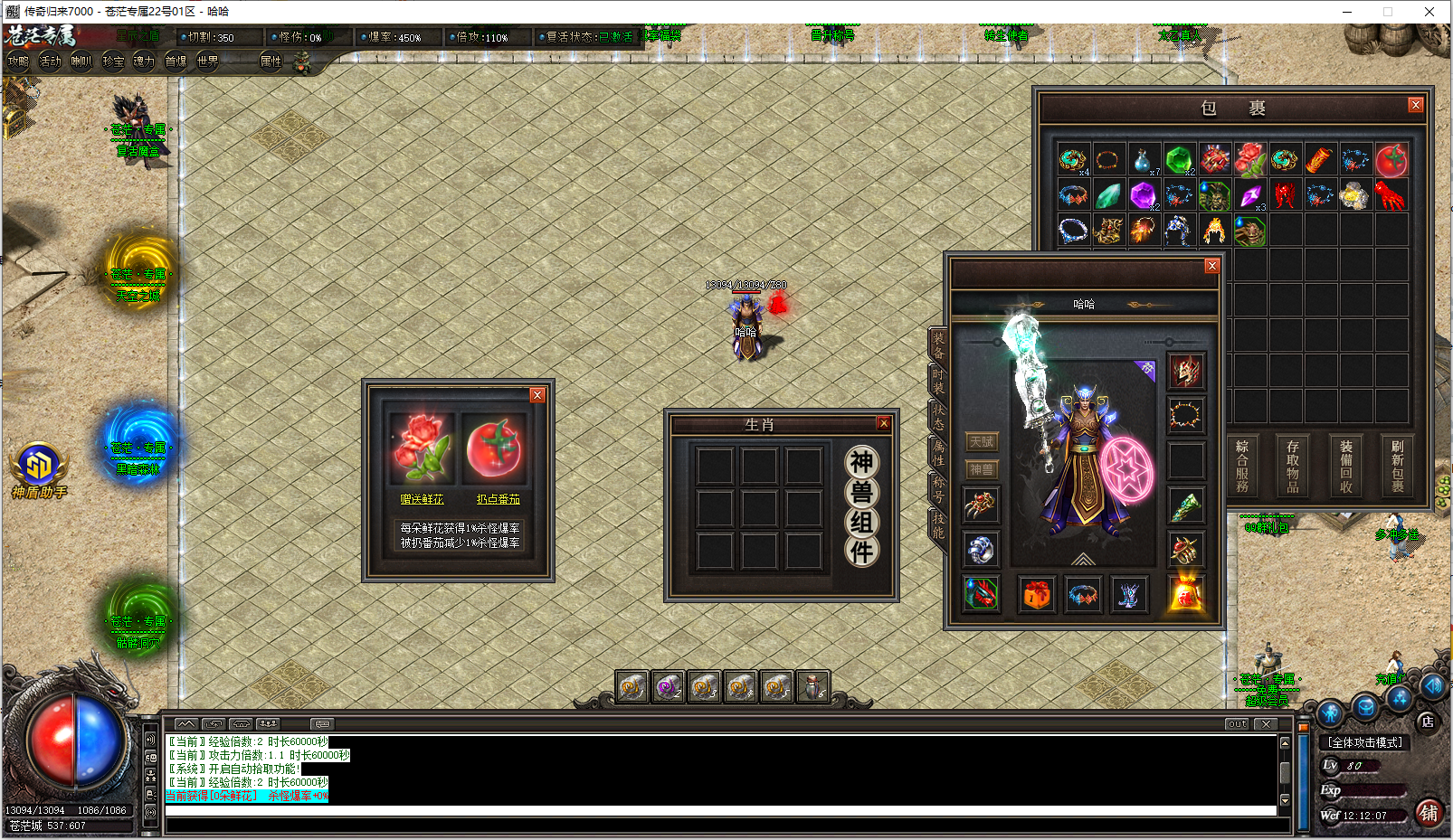Open the 活动 events menu
Viewport: 1453px width, 840px height.
point(50,61)
